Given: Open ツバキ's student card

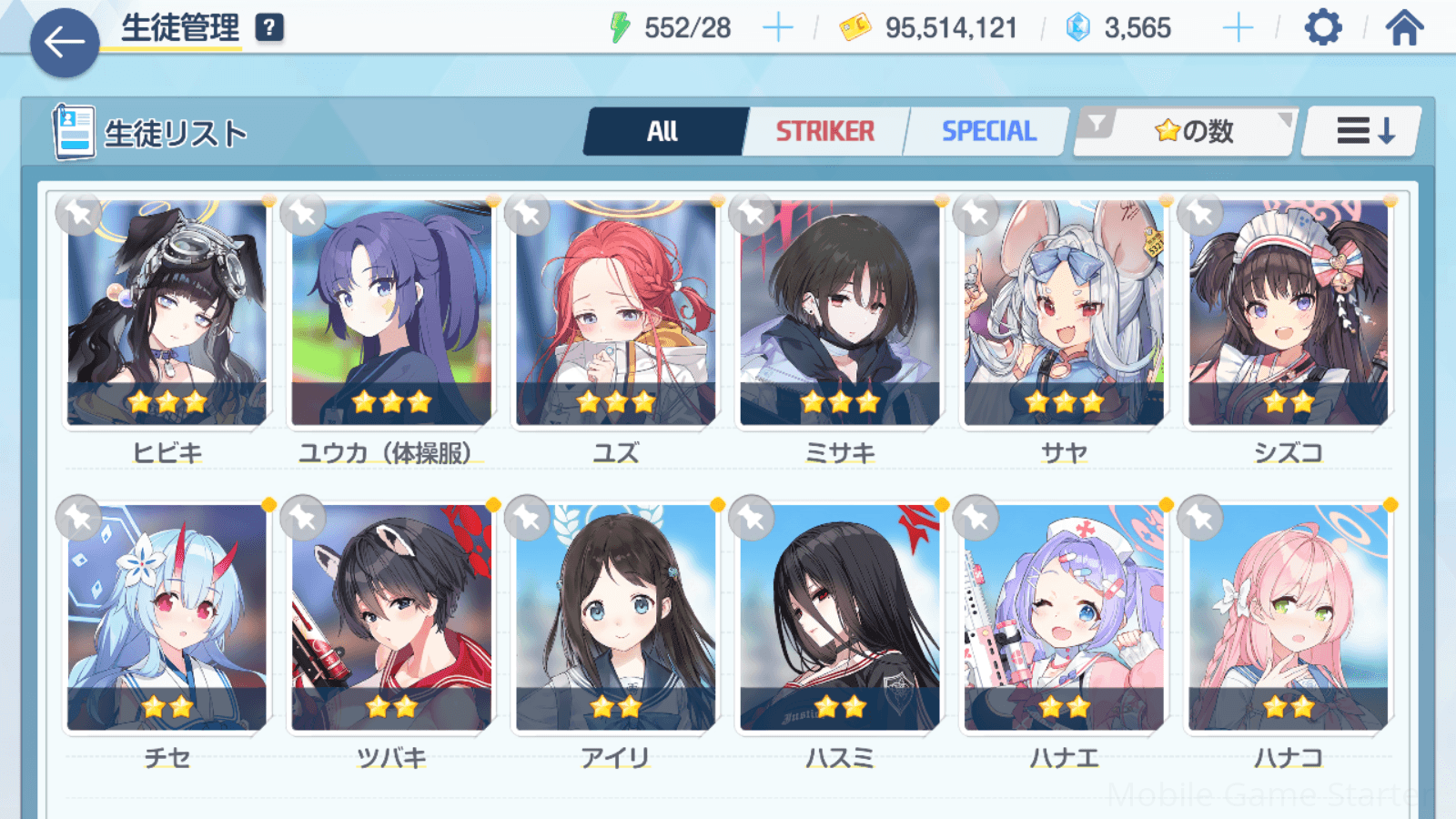Looking at the screenshot, I should tap(391, 619).
